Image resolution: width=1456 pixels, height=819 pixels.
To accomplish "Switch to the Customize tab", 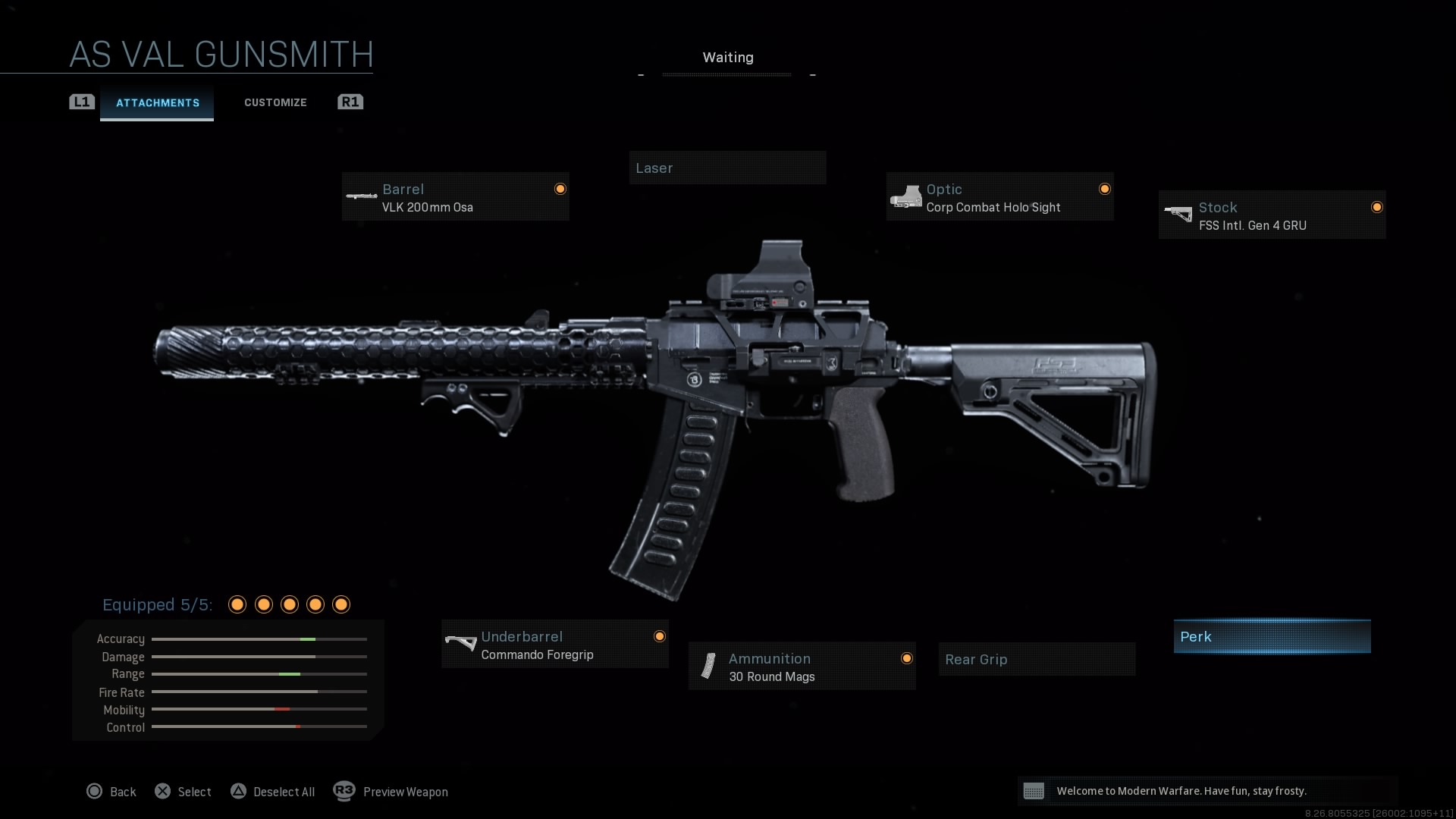I will point(275,102).
